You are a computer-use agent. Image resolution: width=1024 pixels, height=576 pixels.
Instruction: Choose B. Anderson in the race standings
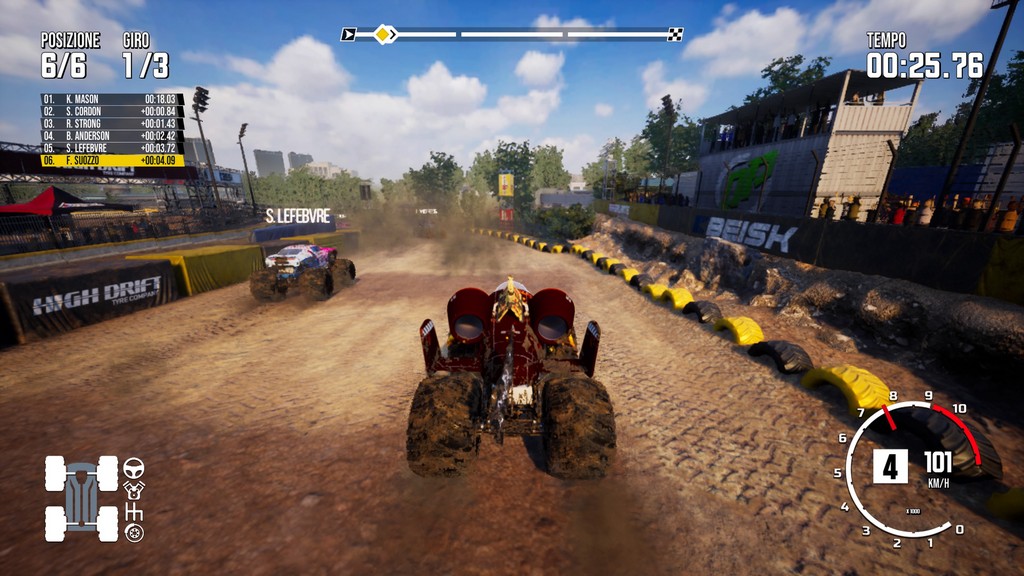pyautogui.click(x=112, y=135)
